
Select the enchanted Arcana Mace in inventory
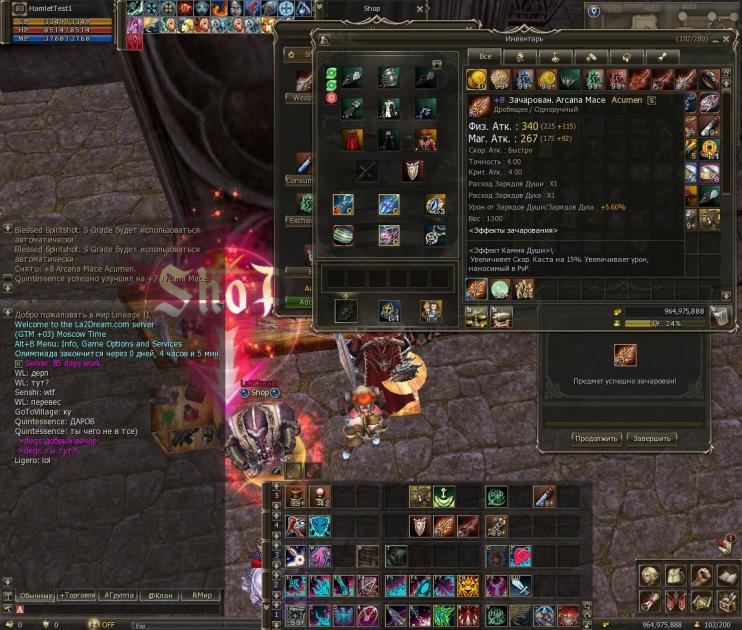coord(477,289)
